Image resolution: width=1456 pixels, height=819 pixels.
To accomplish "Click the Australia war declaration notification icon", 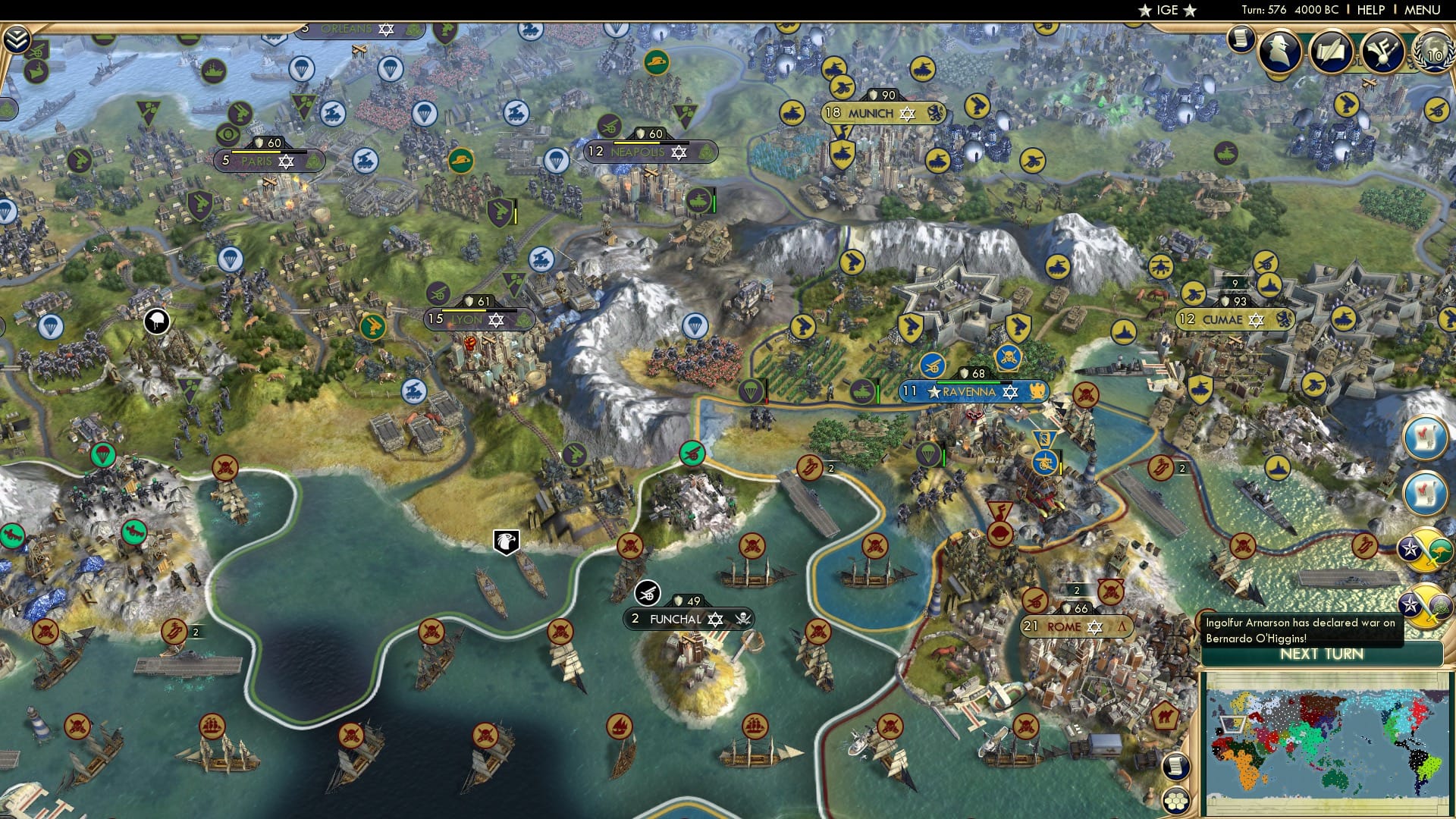I will click(x=1425, y=549).
